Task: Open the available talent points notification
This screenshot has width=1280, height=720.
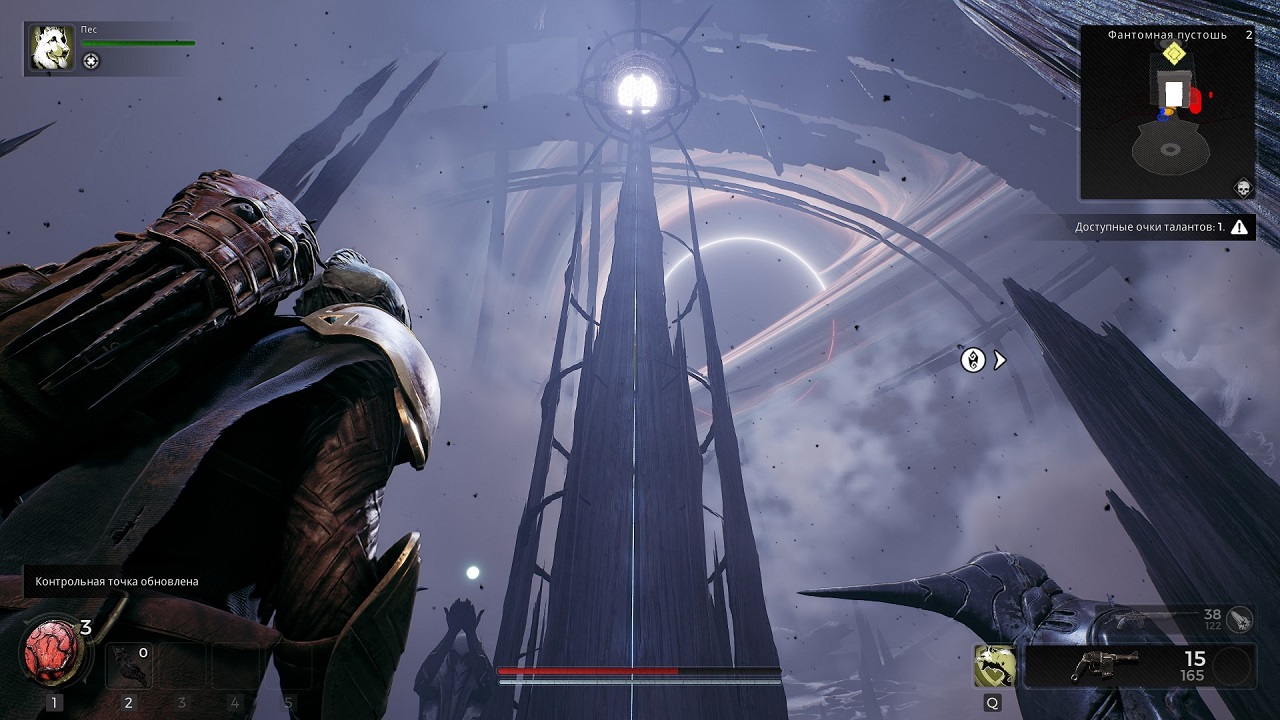Action: pos(1162,228)
